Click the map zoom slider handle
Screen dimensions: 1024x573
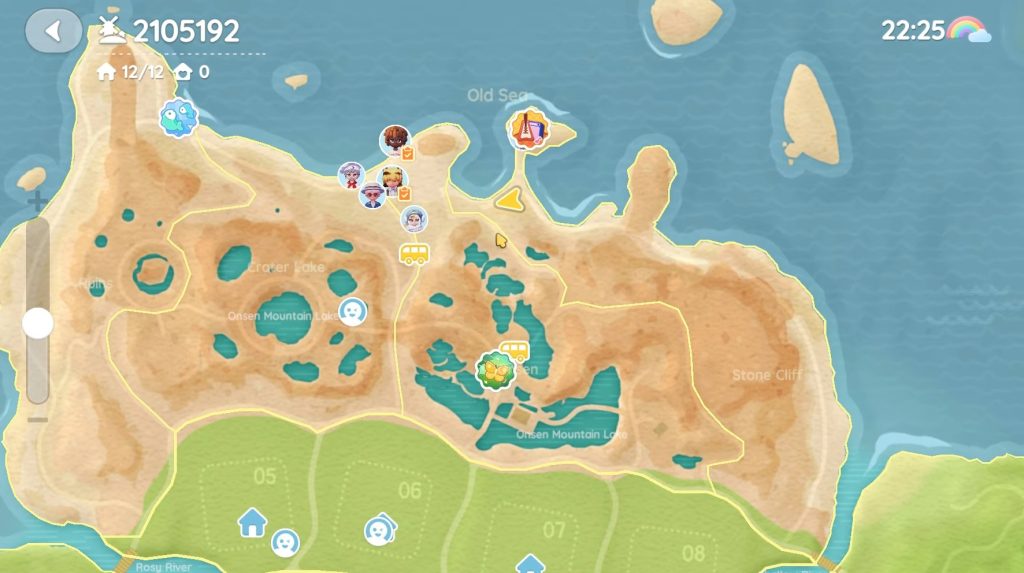point(38,323)
